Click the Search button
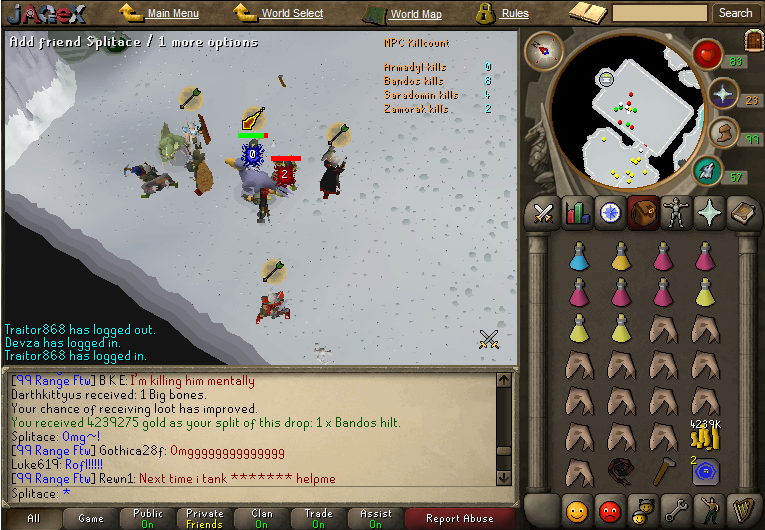Viewport: 765px width, 530px height. click(x=735, y=14)
